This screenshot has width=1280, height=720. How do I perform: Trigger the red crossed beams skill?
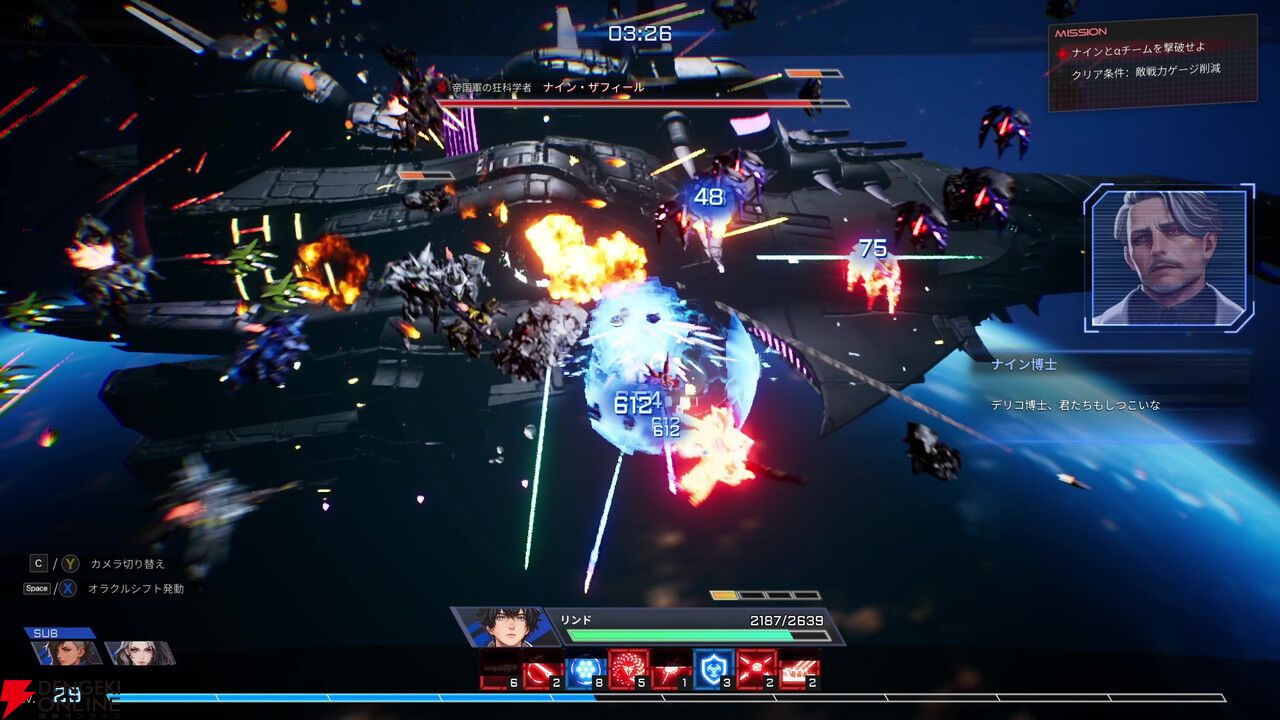pyautogui.click(x=757, y=668)
